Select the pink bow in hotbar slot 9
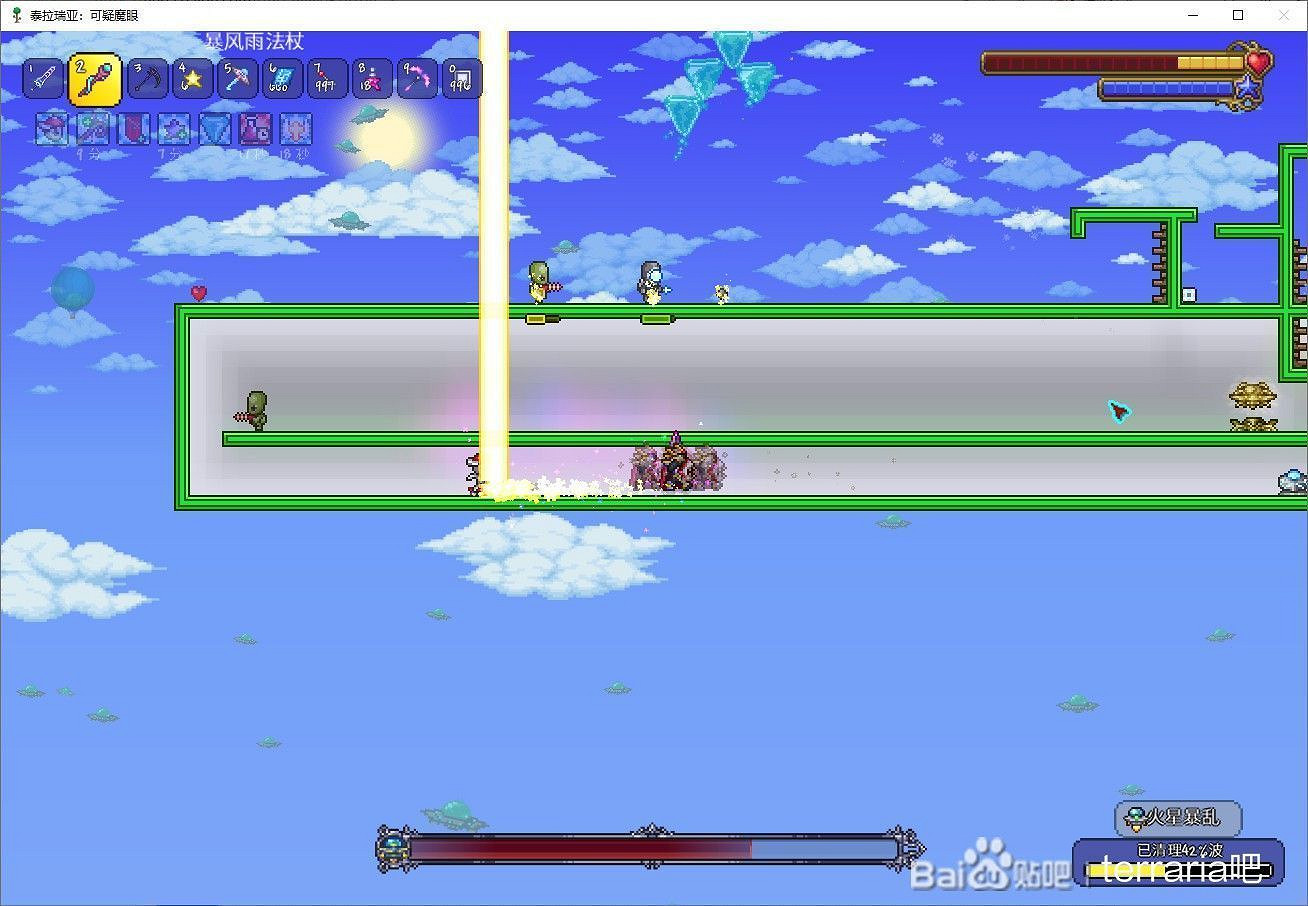Screen dimensions: 1308x906 pyautogui.click(x=416, y=78)
